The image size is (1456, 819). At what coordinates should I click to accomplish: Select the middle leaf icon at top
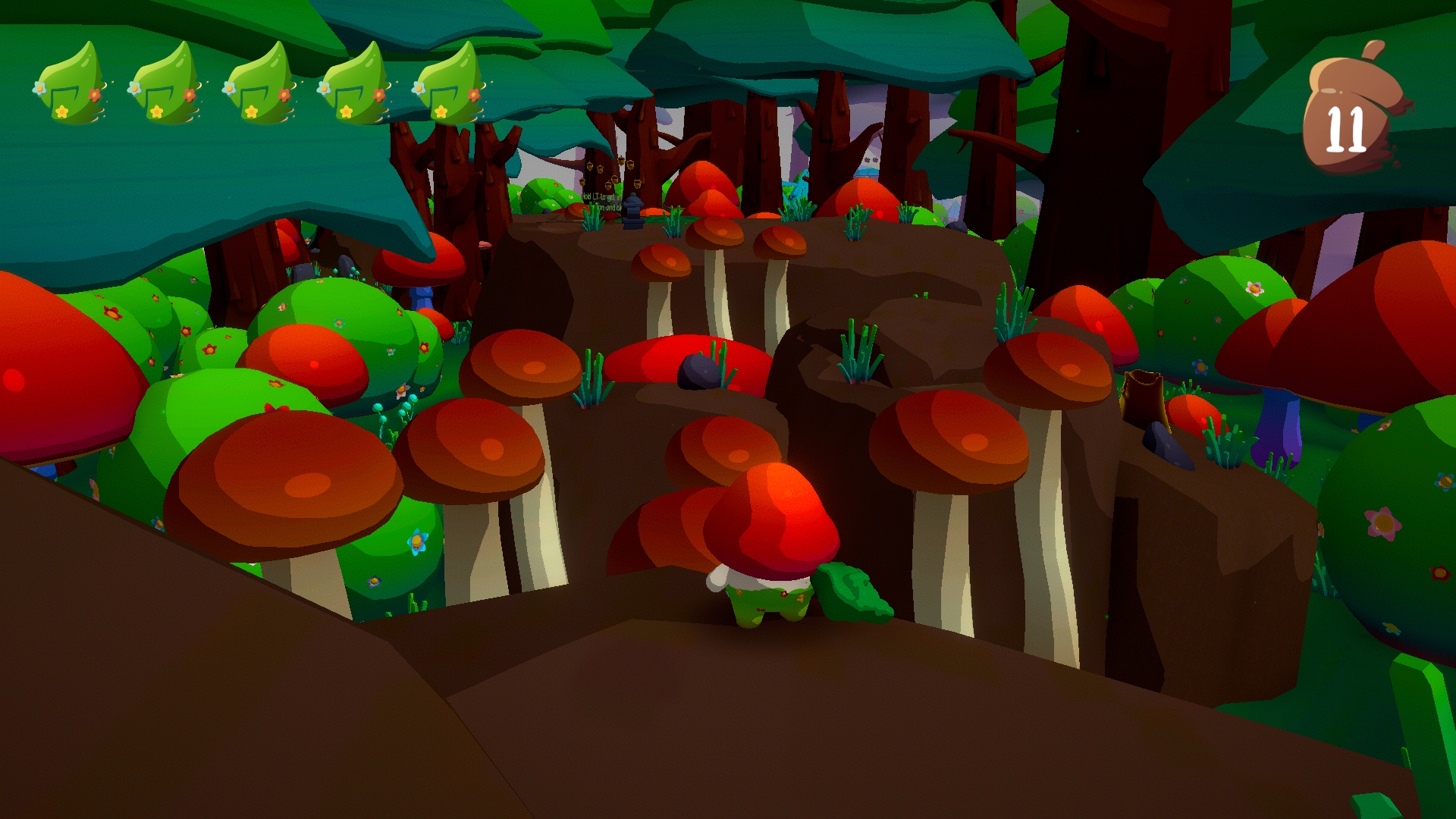point(259,87)
